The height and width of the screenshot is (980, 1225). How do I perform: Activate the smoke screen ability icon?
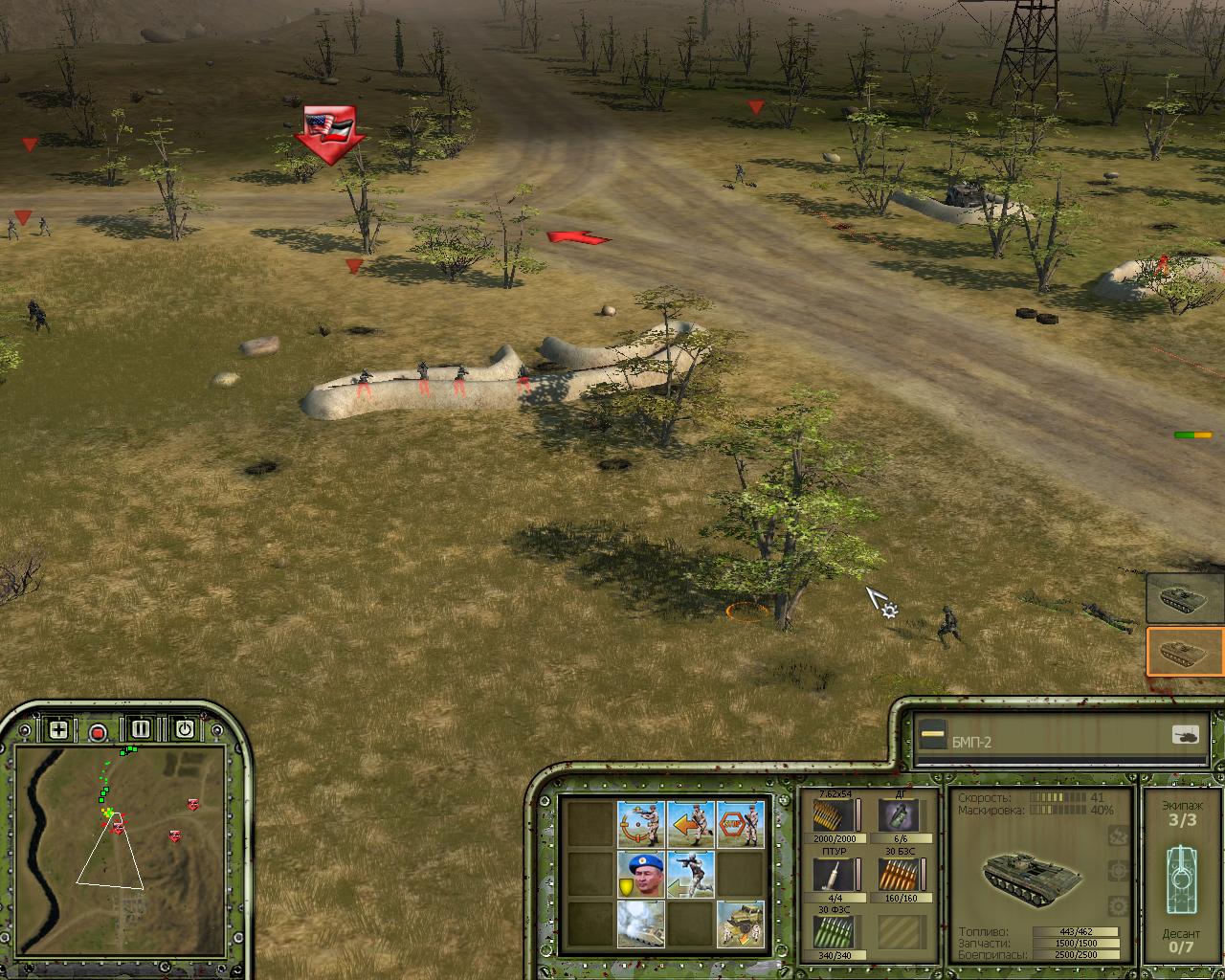(x=640, y=924)
